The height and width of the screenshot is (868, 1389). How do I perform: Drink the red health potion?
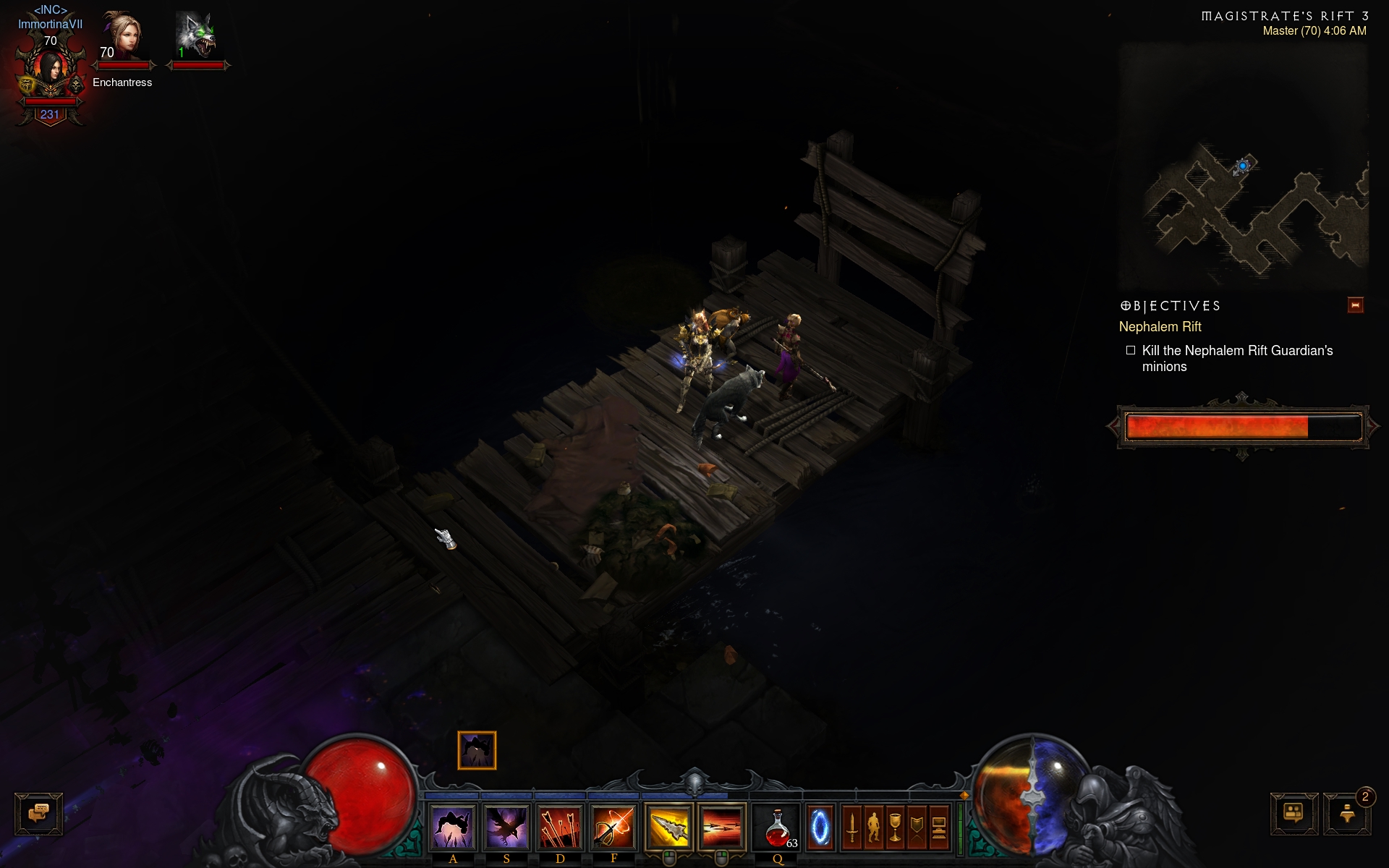tap(777, 827)
